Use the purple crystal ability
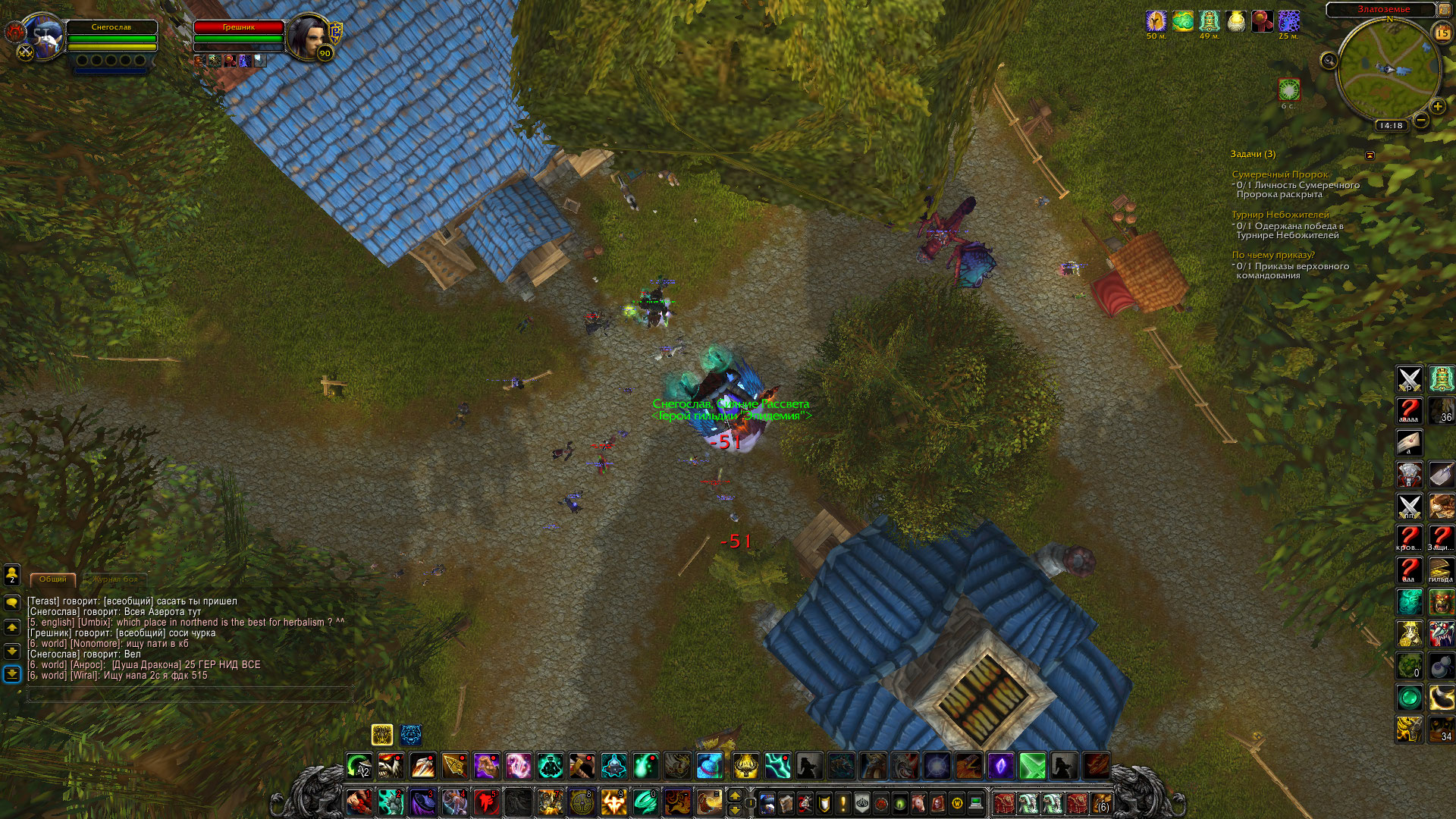 [1000, 766]
